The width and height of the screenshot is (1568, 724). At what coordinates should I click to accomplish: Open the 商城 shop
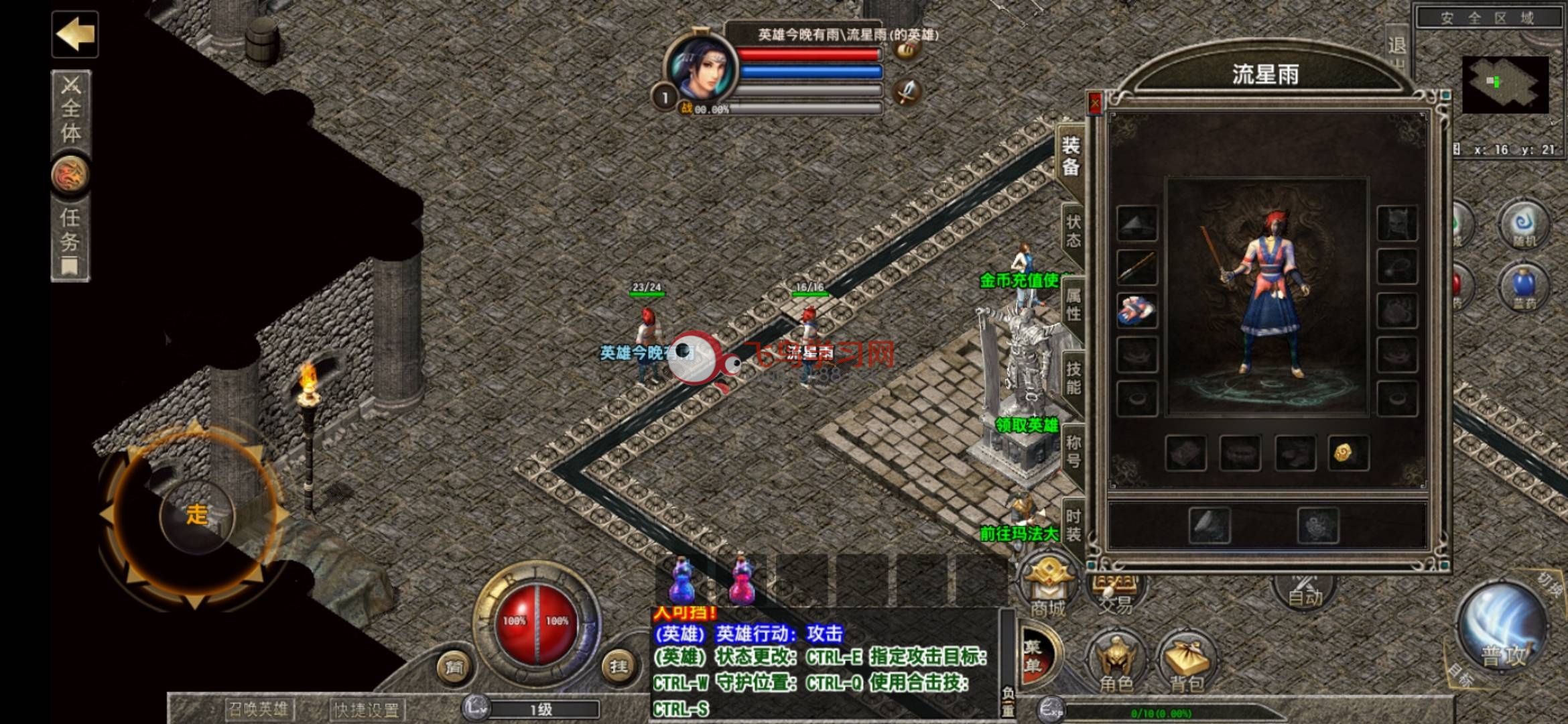tap(1047, 588)
